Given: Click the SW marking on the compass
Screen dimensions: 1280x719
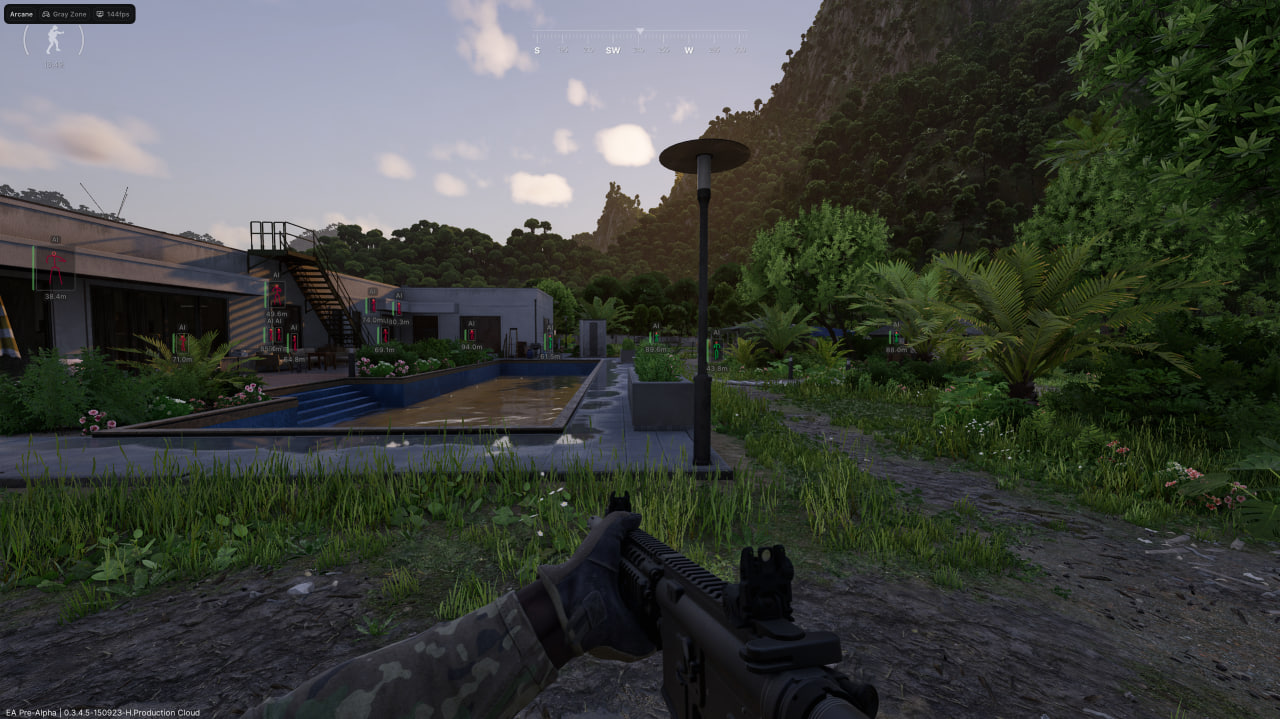Looking at the screenshot, I should pyautogui.click(x=612, y=50).
